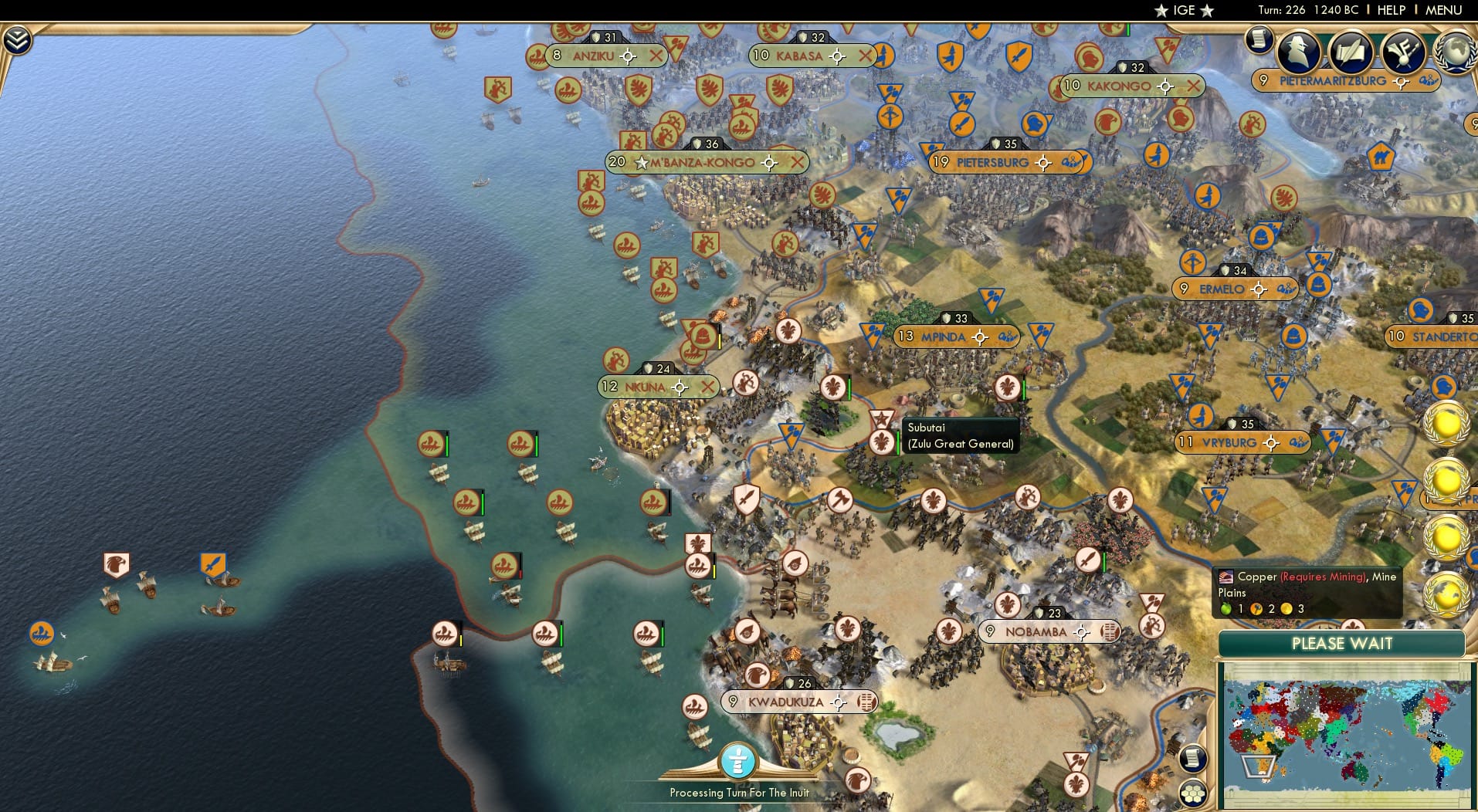Click the production icon on Kwadukuza's banner

868,702
